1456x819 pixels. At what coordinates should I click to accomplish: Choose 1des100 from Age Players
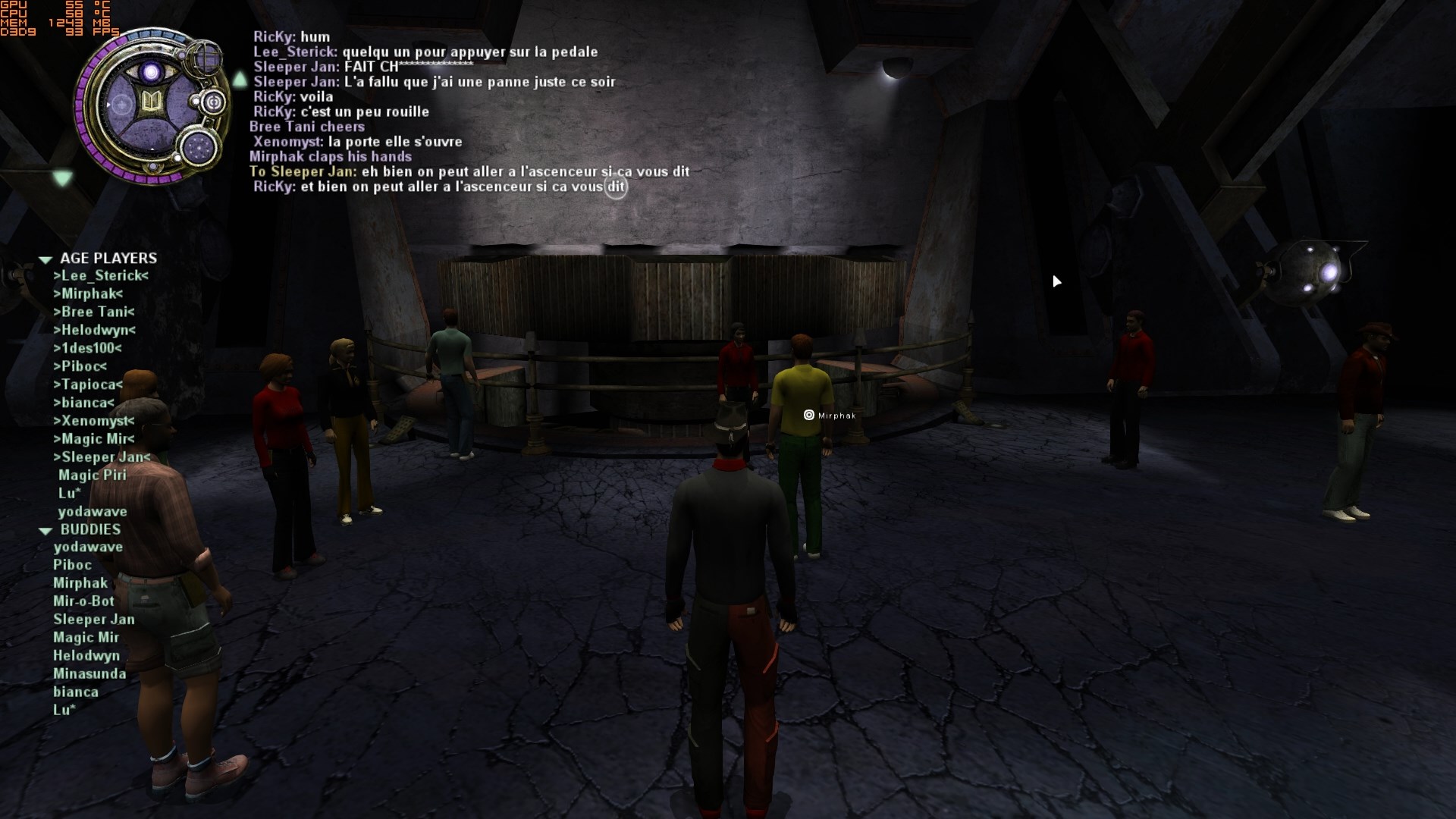(x=87, y=349)
